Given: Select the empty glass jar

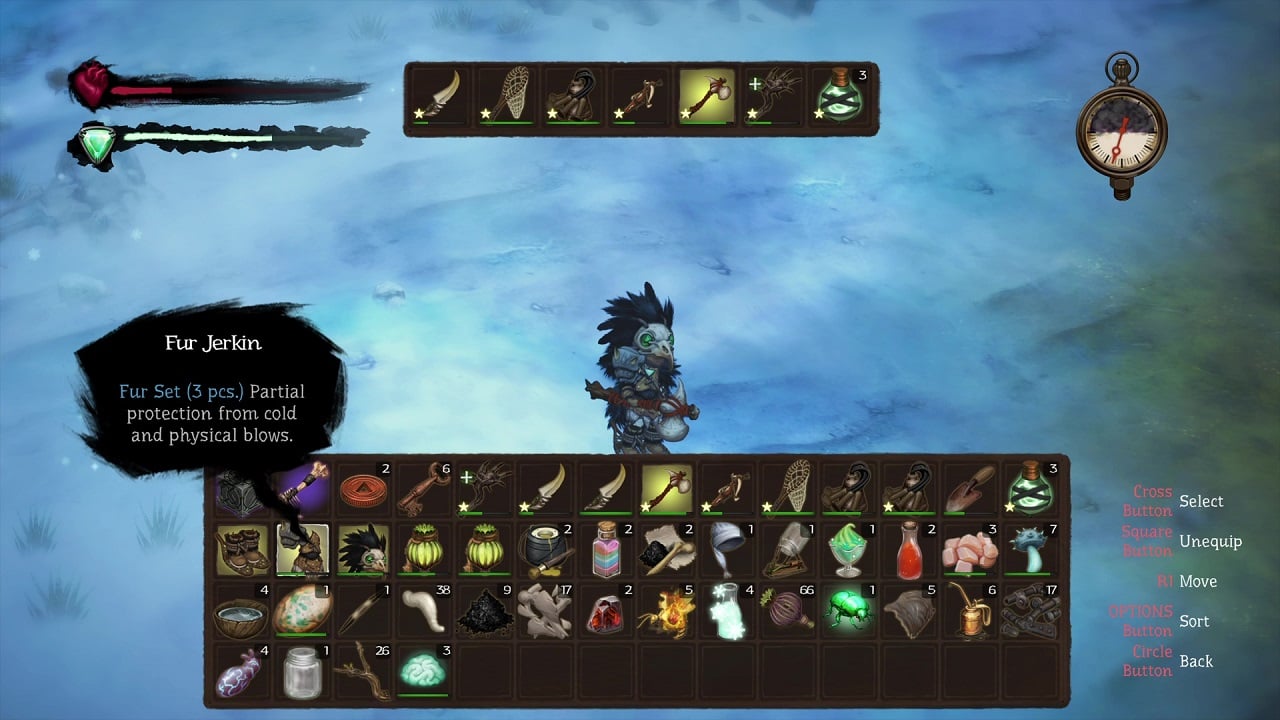Looking at the screenshot, I should coord(302,672).
